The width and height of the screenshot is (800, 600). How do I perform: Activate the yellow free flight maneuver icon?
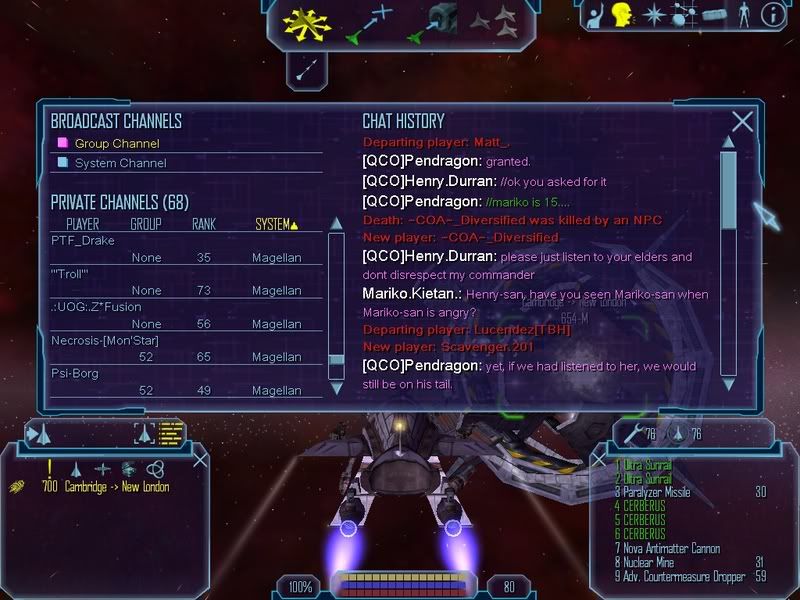pyautogui.click(x=306, y=22)
